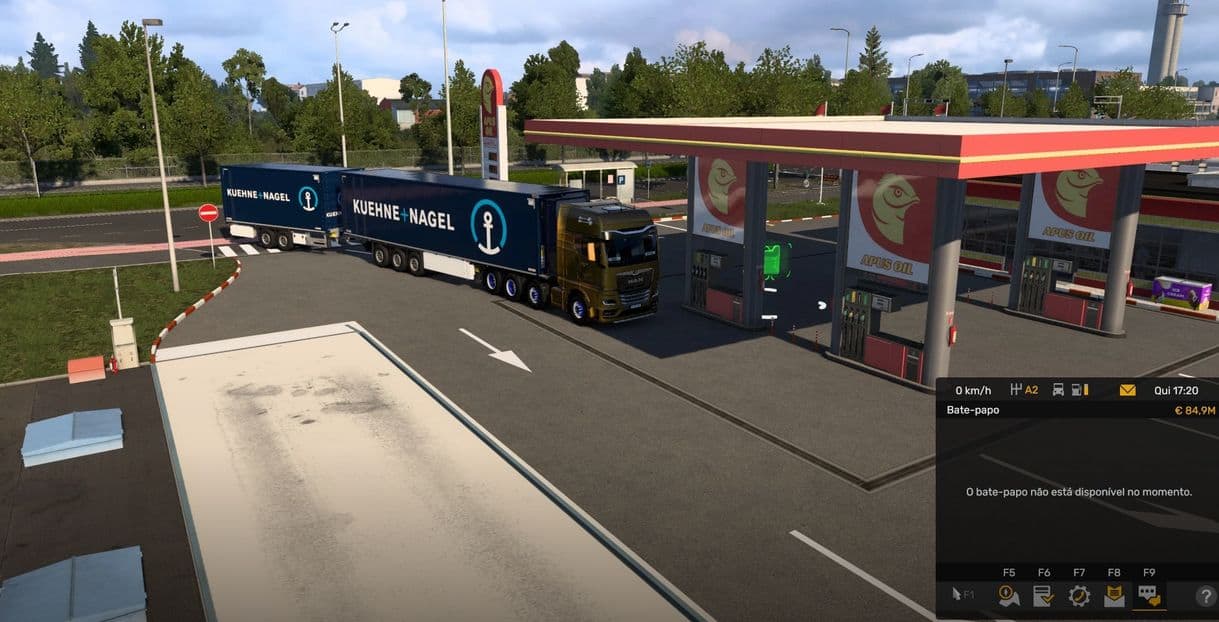This screenshot has width=1219, height=622.
Task: Open the gear and phone assistance tab
Action: [1079, 596]
